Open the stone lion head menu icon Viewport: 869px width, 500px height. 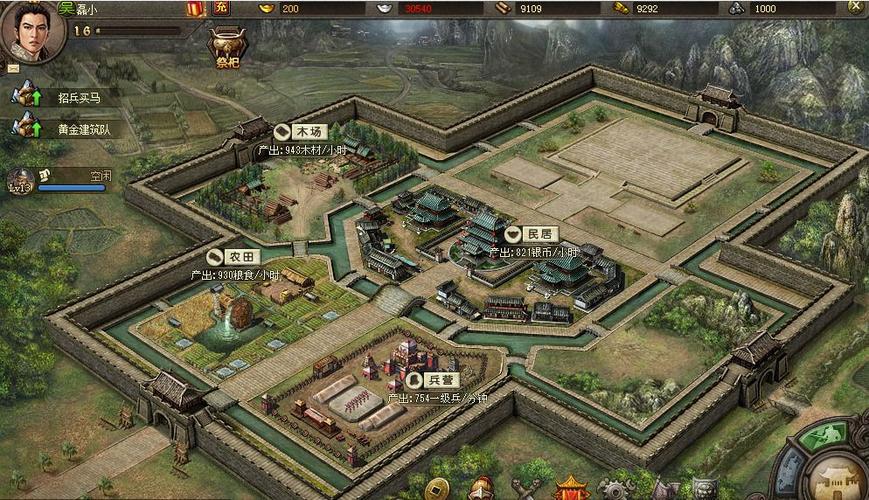704,490
